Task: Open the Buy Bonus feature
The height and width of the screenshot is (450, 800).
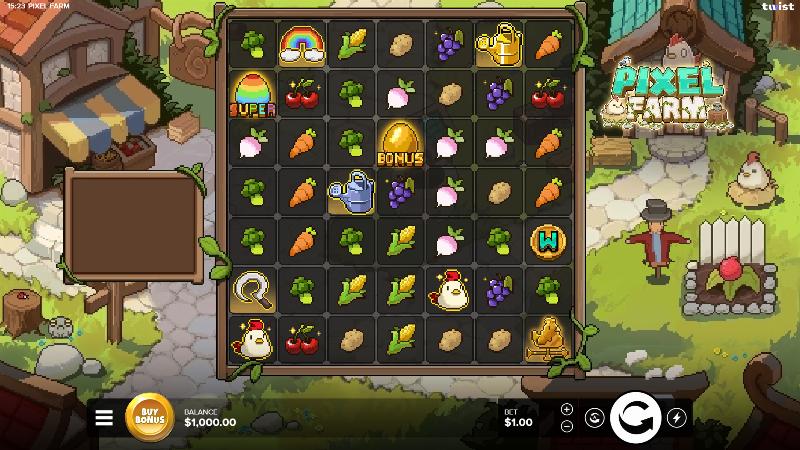Action: tap(149, 417)
